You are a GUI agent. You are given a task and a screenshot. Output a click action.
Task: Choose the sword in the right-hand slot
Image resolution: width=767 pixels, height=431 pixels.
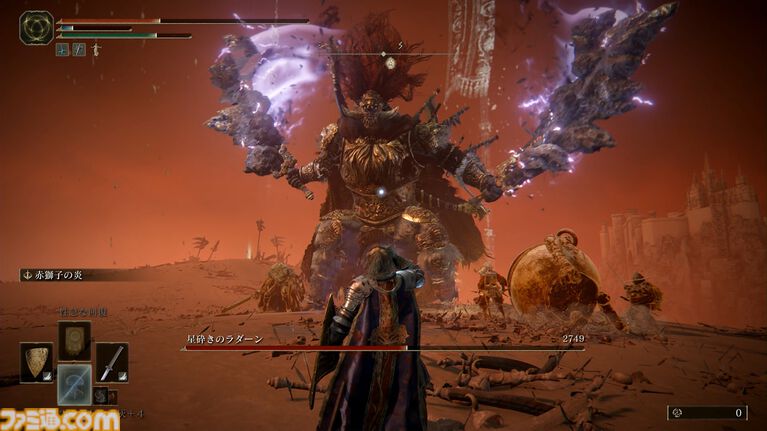pos(111,361)
